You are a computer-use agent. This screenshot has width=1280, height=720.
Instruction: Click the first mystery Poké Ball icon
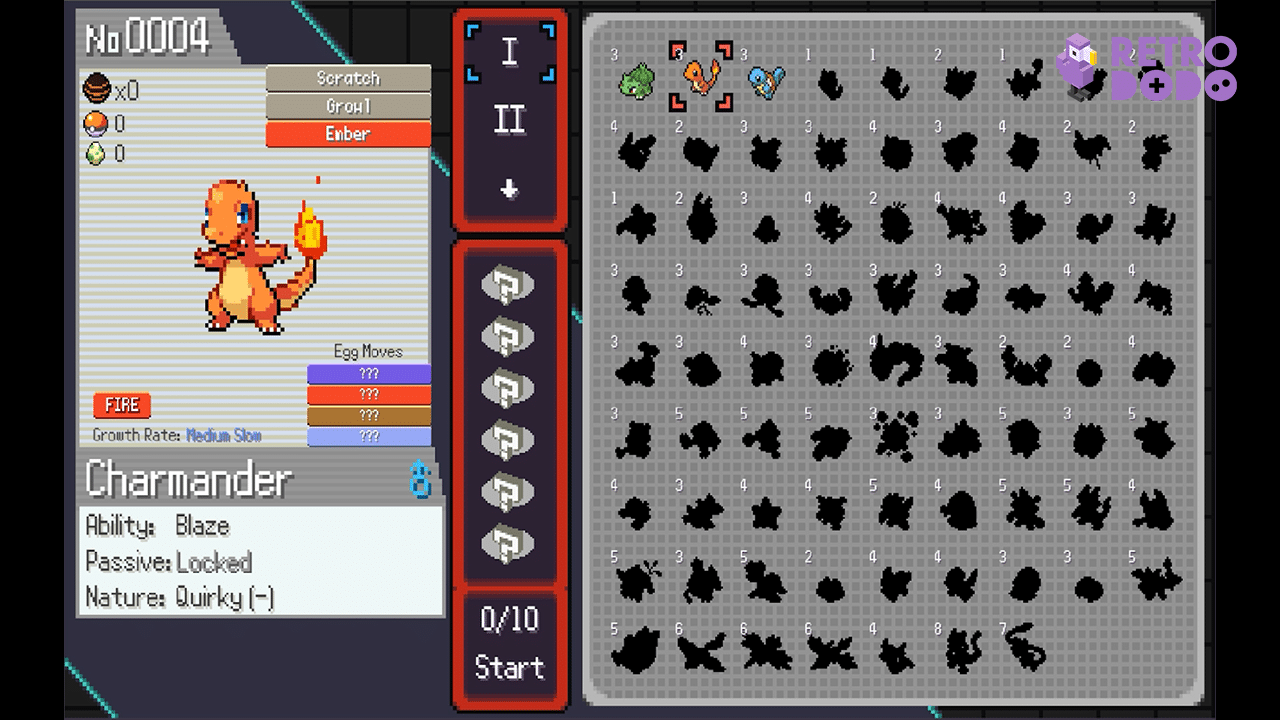click(510, 284)
